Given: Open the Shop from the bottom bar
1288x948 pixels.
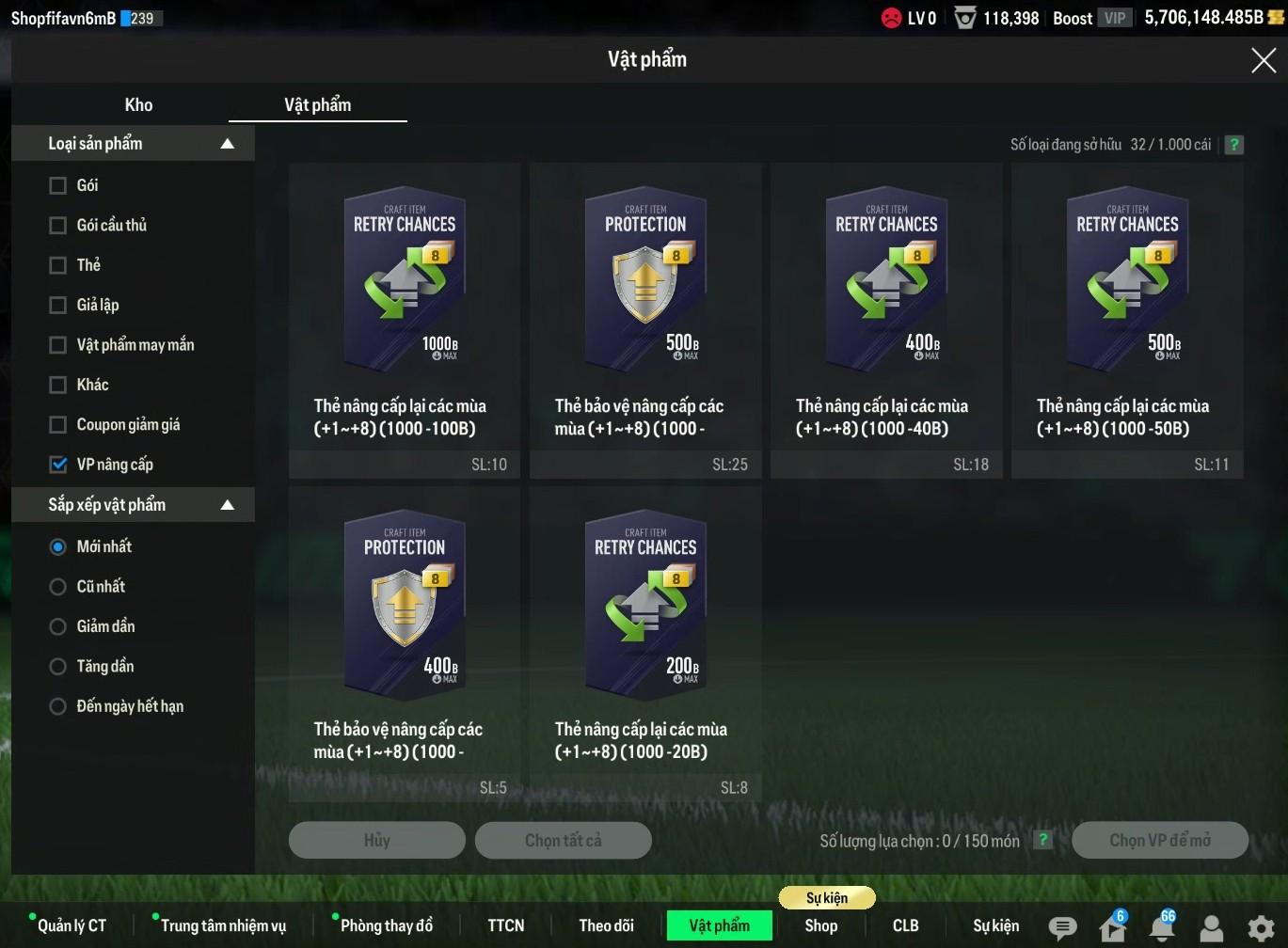Looking at the screenshot, I should tap(820, 925).
